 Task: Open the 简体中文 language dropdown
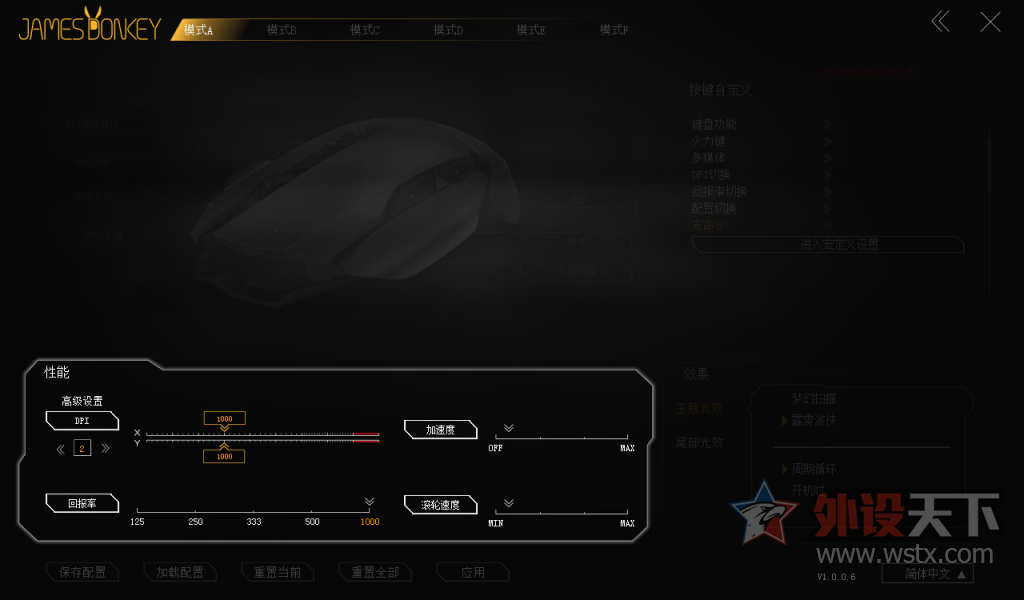coord(927,574)
